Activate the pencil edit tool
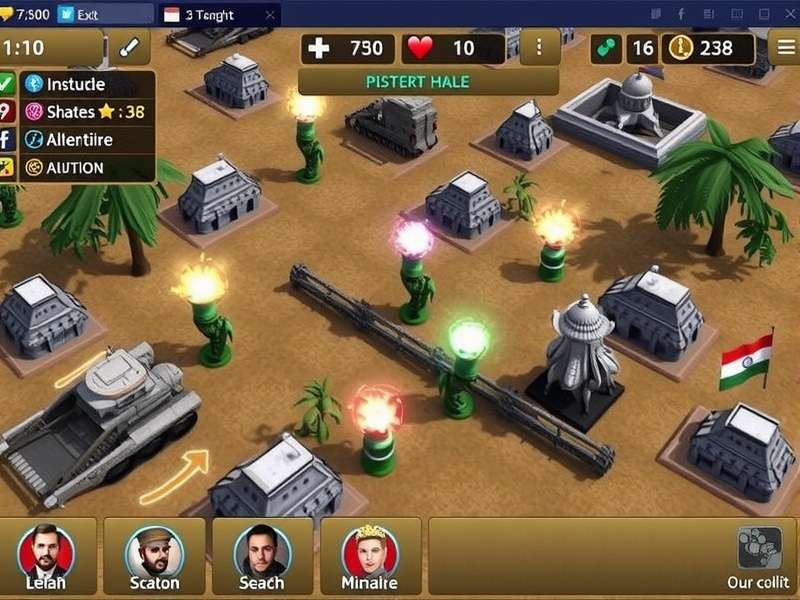This screenshot has height=600, width=800. (129, 47)
